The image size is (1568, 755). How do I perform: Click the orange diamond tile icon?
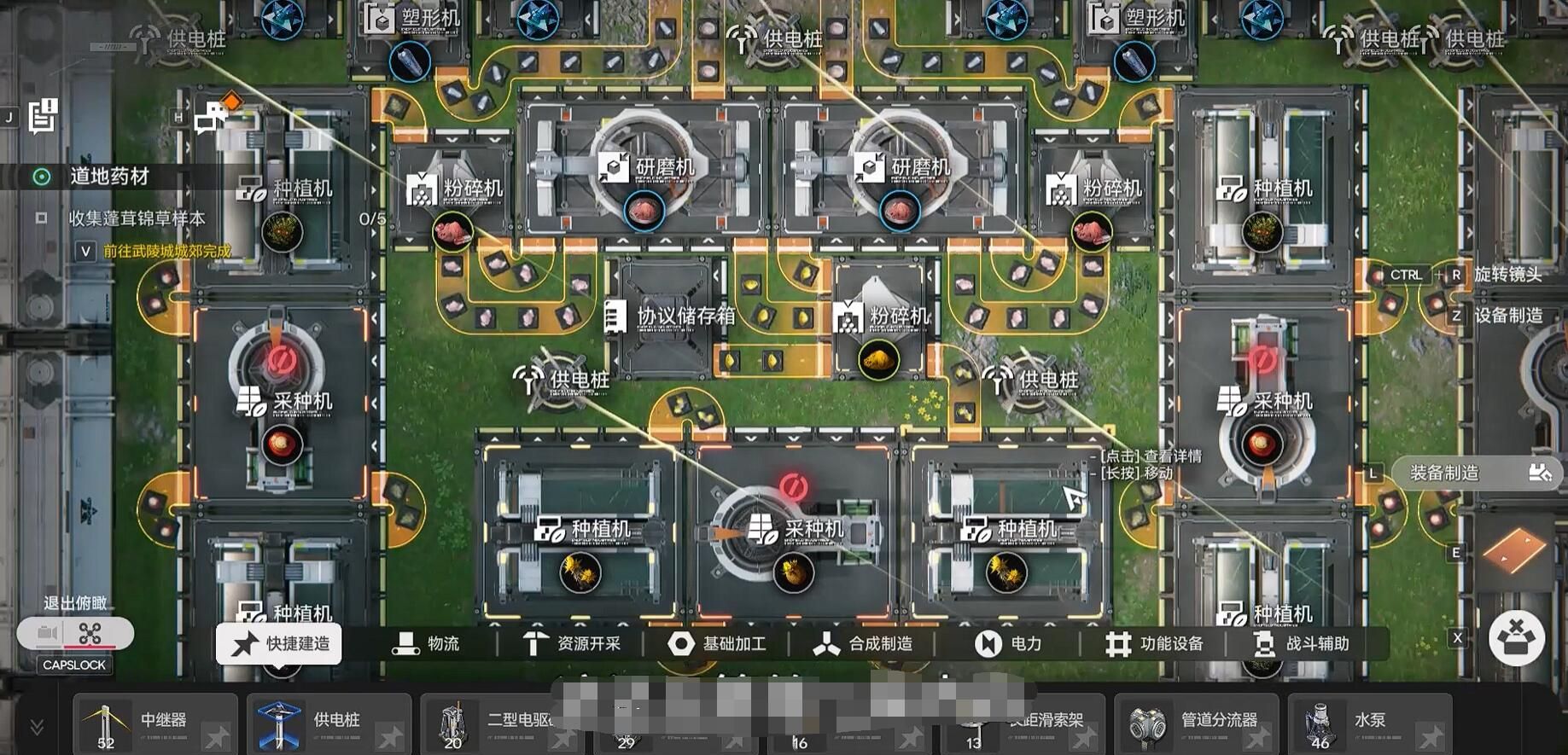pos(1513,550)
